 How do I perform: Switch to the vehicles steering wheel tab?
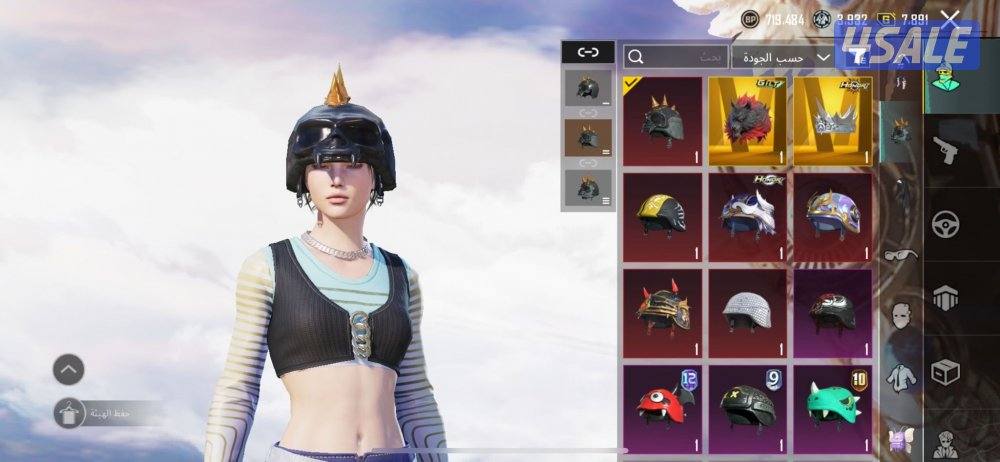(945, 224)
